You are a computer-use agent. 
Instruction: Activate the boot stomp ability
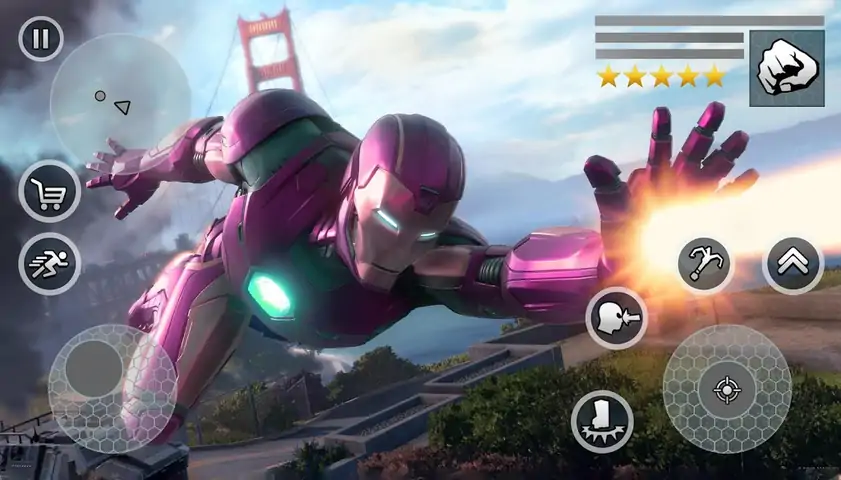click(602, 421)
